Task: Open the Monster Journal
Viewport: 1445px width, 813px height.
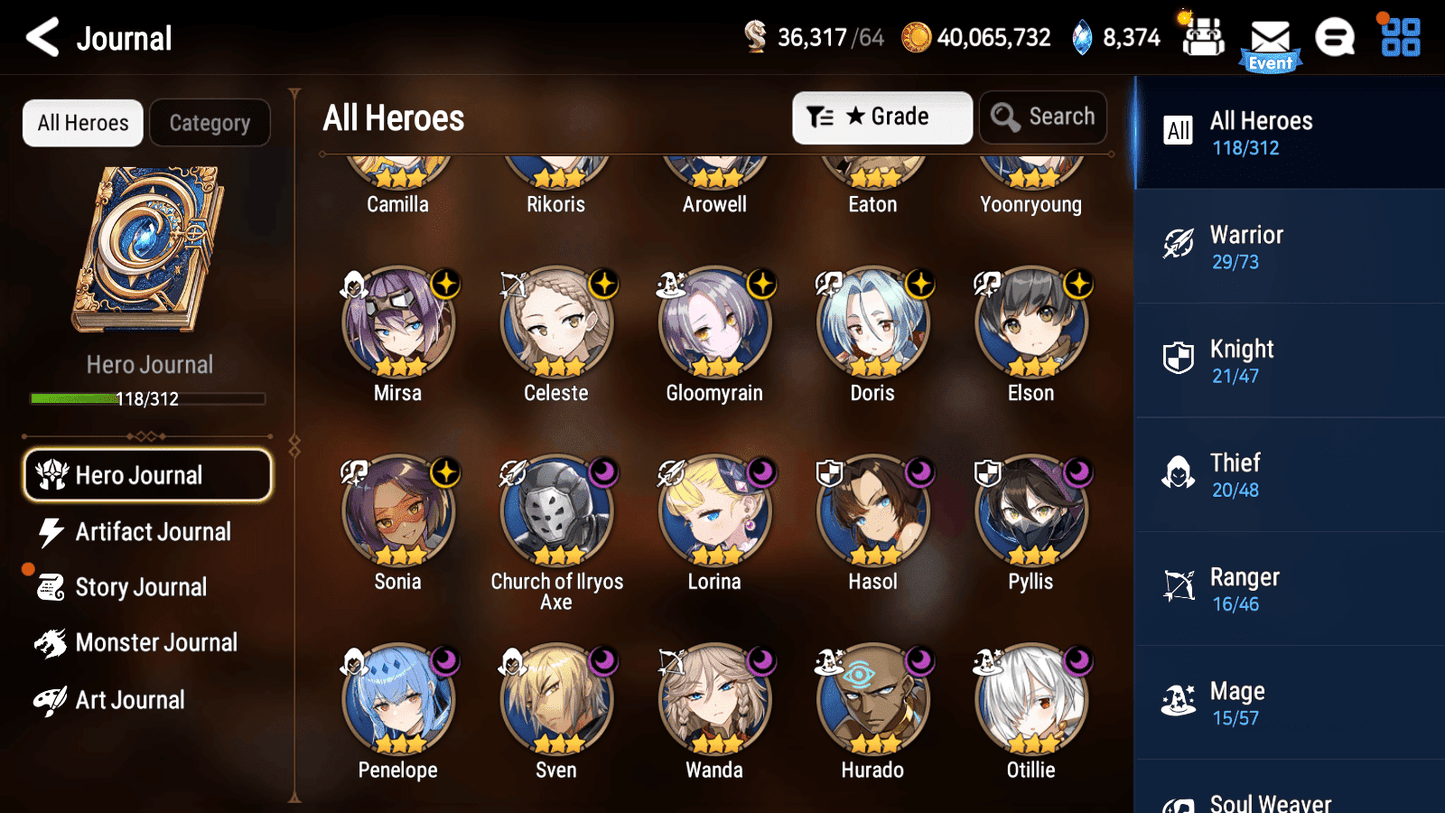Action: tap(157, 643)
